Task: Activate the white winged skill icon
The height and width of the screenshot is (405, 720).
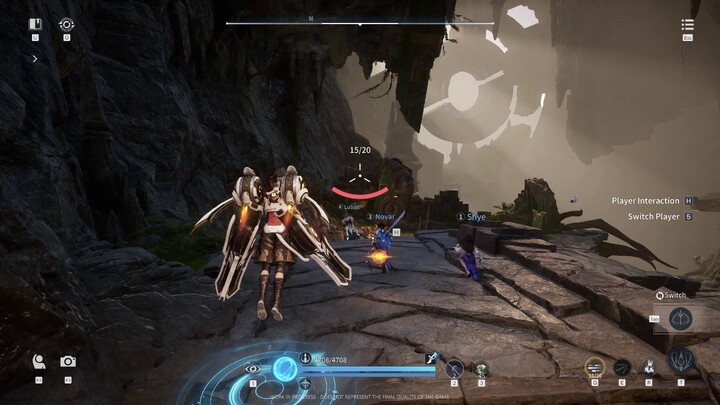Action: [649, 367]
